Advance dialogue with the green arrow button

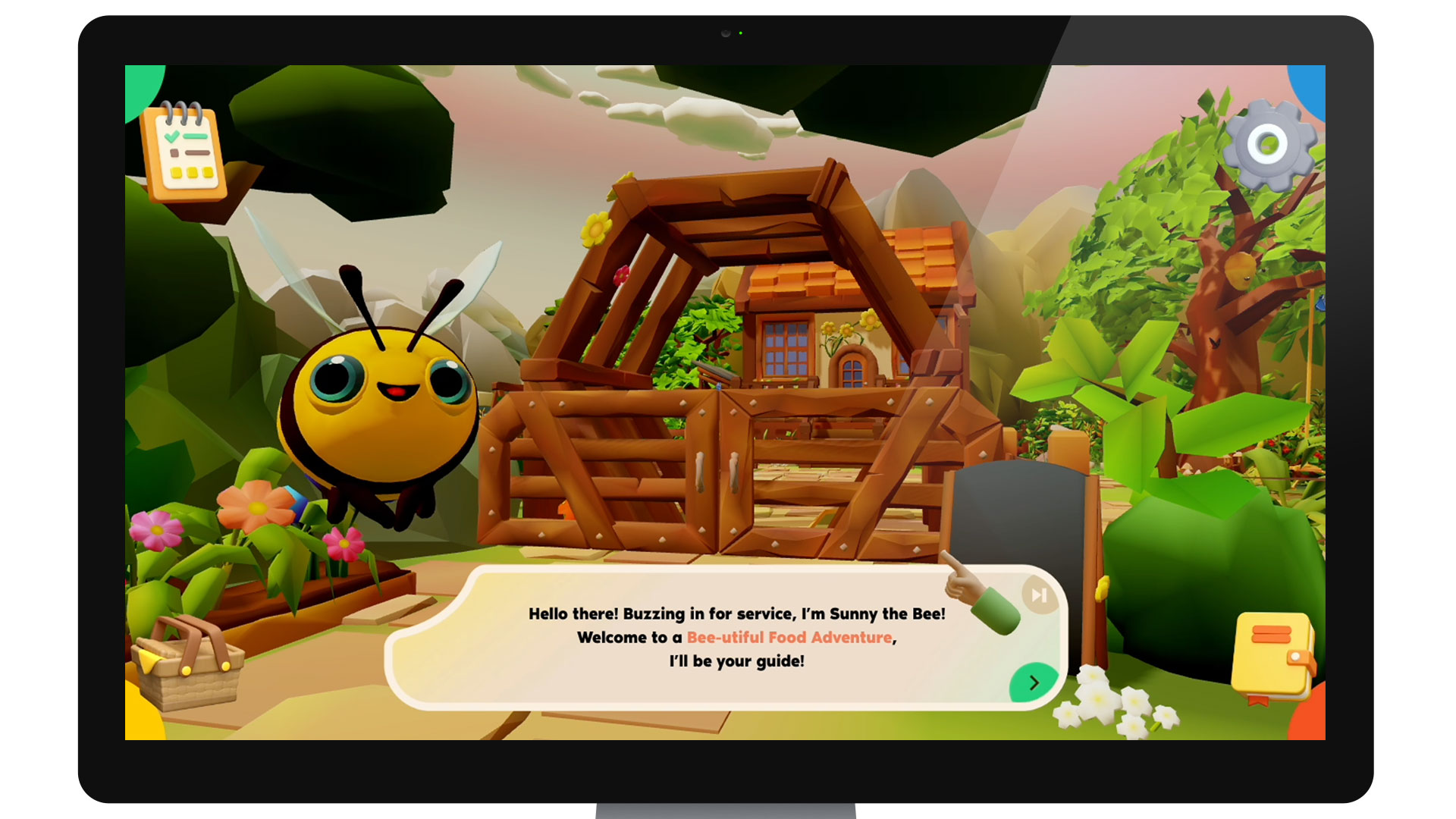pyautogui.click(x=1033, y=682)
